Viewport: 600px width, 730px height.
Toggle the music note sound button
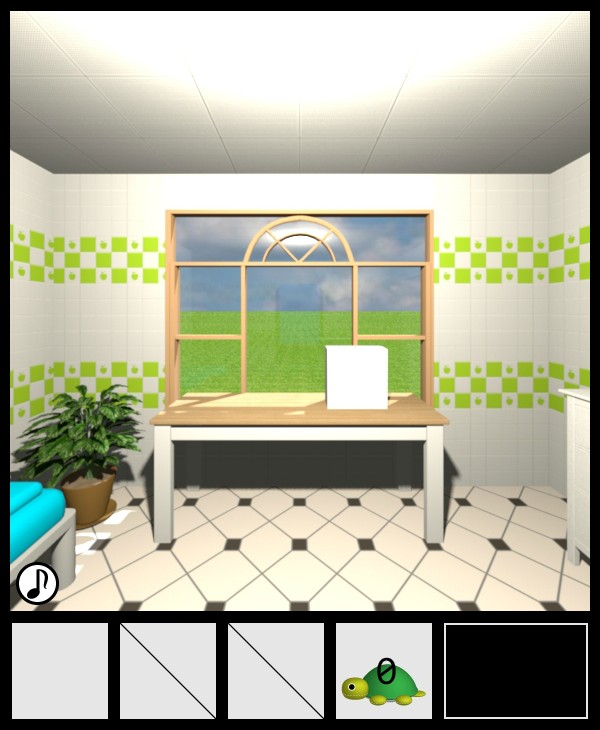(x=38, y=583)
